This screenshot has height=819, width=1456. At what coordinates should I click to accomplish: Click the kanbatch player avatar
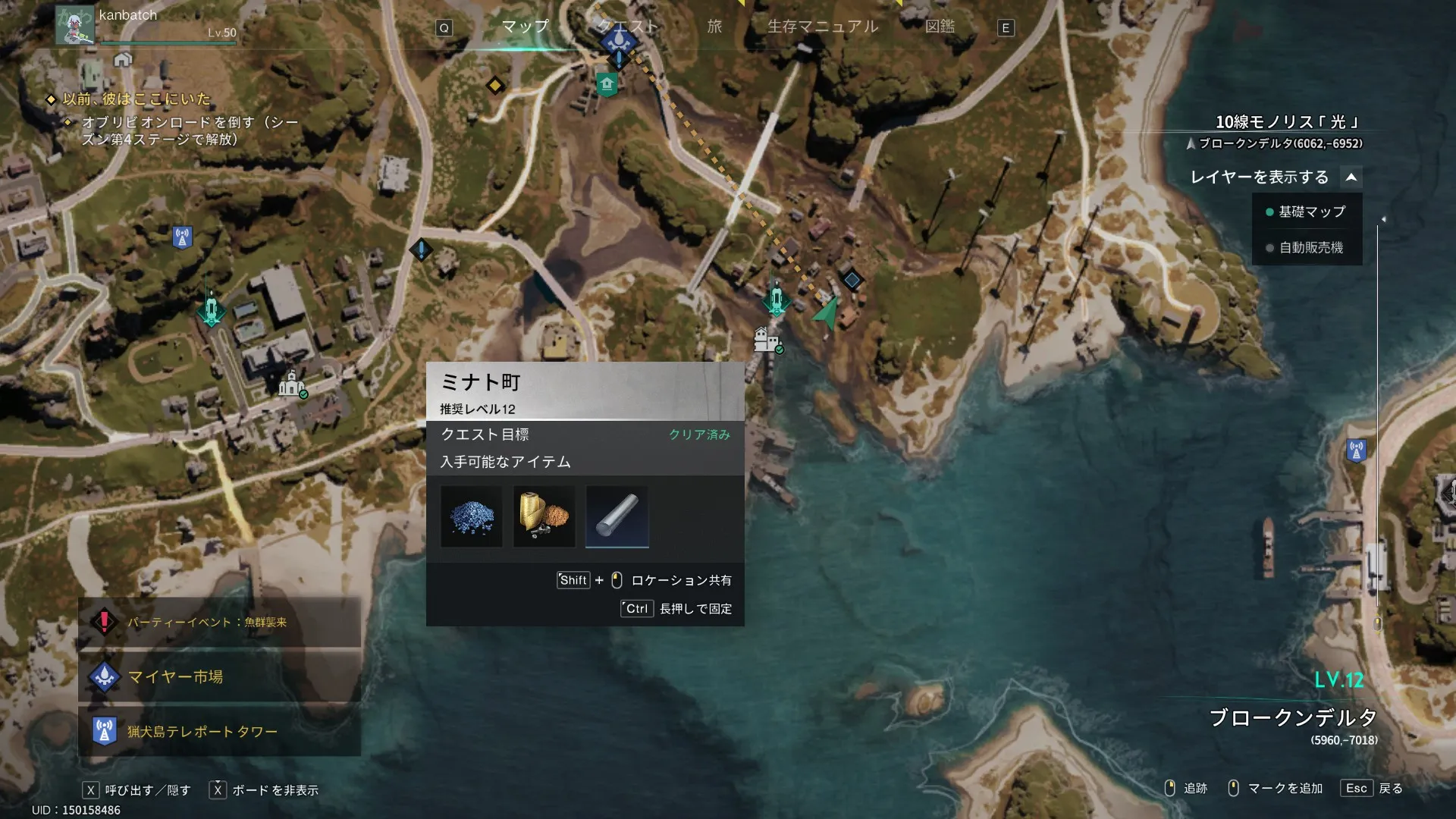75,25
